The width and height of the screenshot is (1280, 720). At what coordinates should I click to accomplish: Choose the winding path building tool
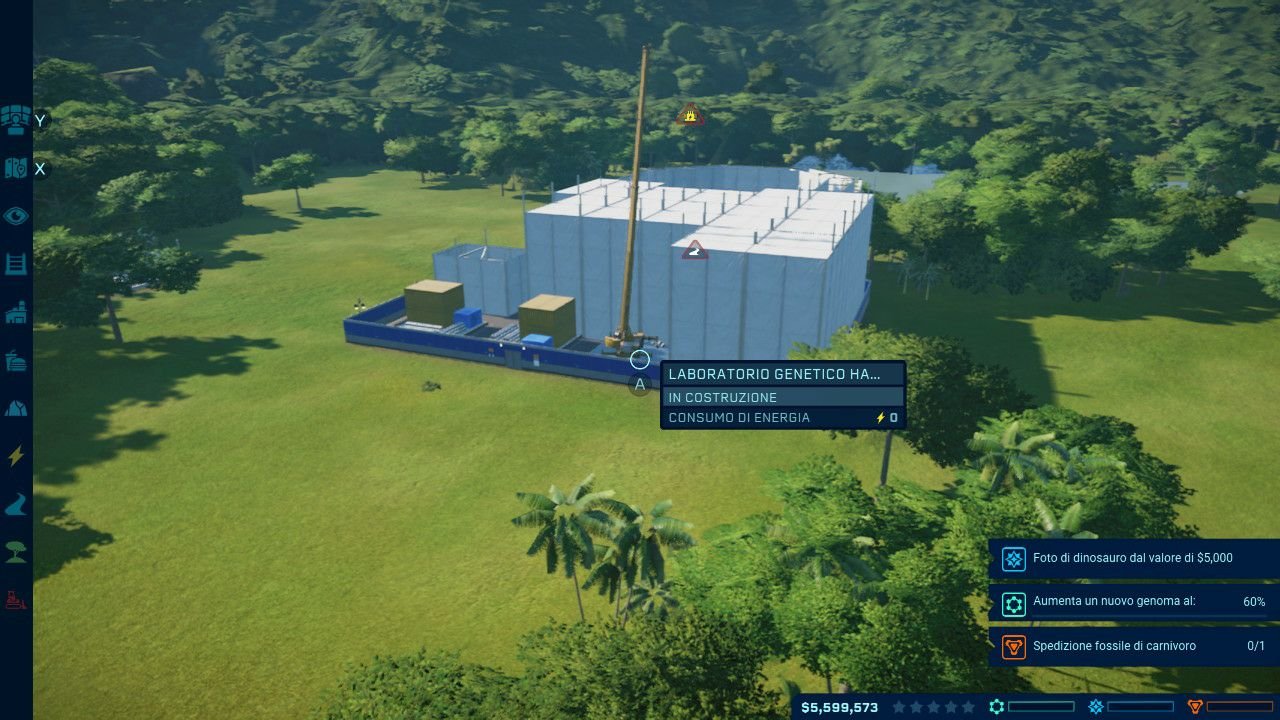pos(16,505)
